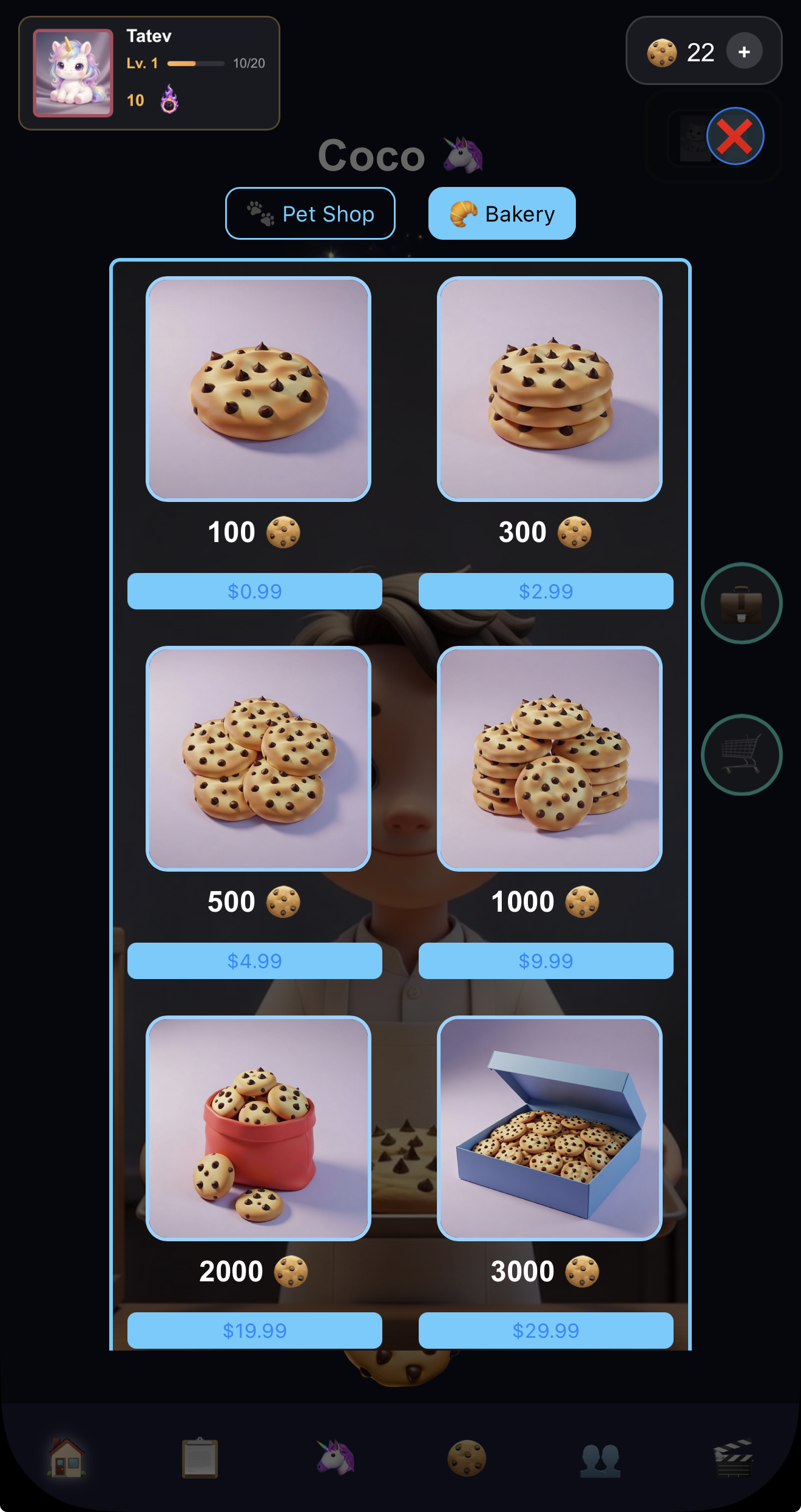Screen dimensions: 801x1512
Task: Switch to the Pet Shop tab
Action: tap(310, 213)
